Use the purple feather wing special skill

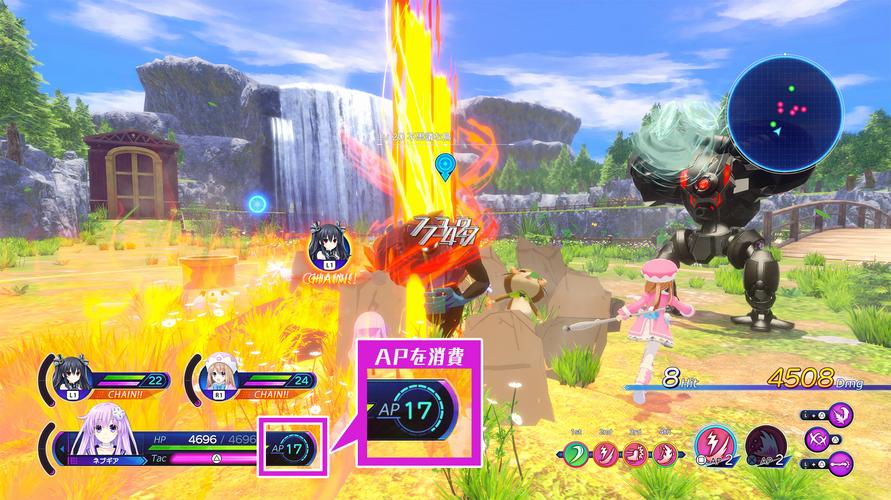842,413
